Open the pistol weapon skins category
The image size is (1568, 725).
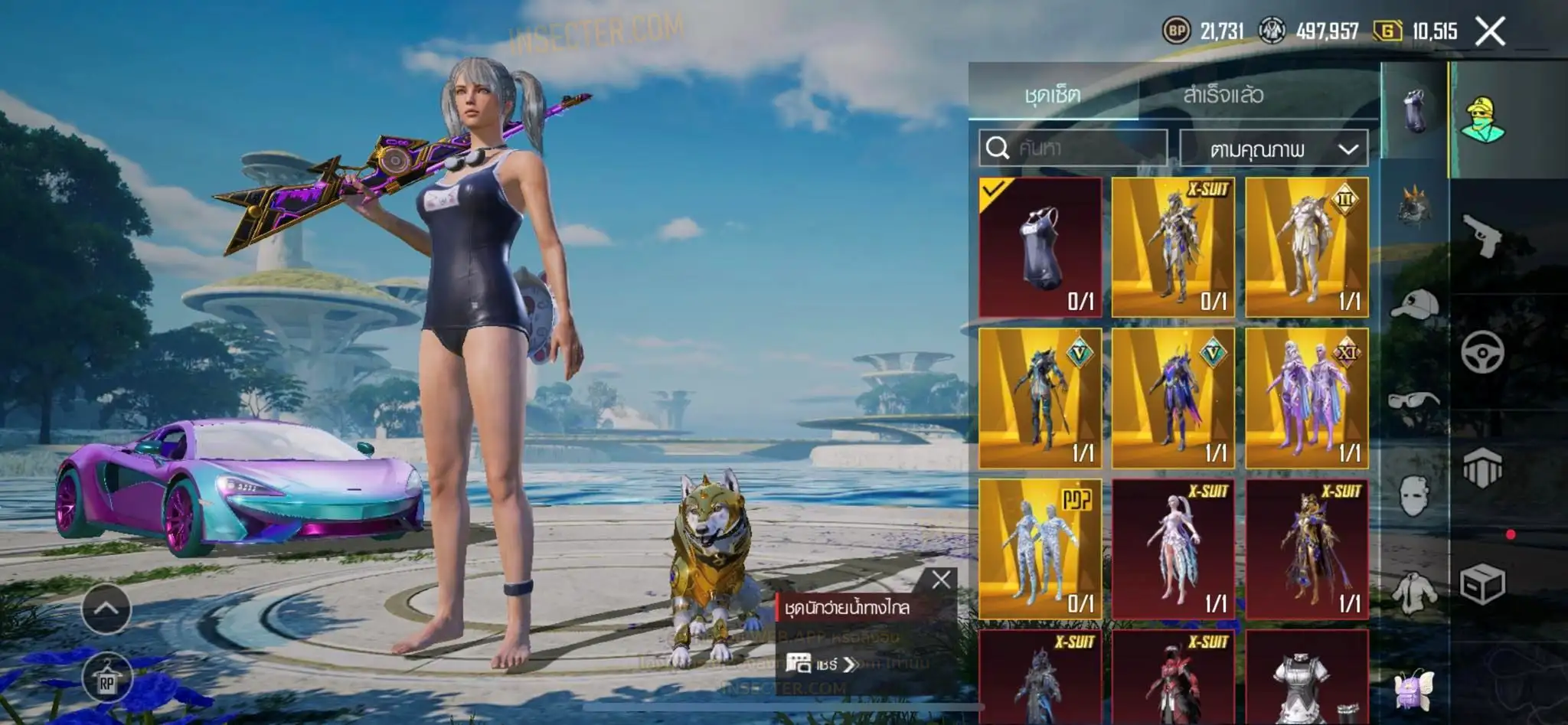click(x=1482, y=236)
